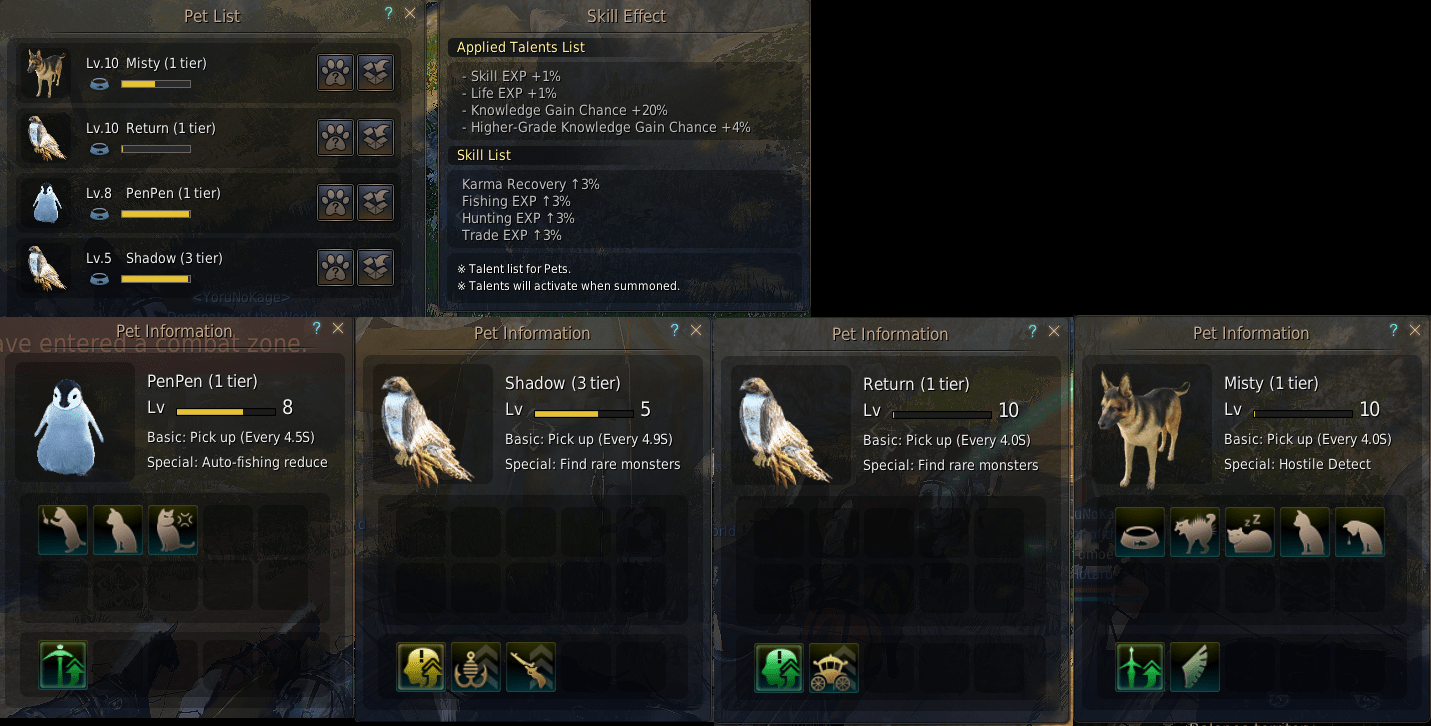Select Return's carriage talent icon

tap(834, 668)
